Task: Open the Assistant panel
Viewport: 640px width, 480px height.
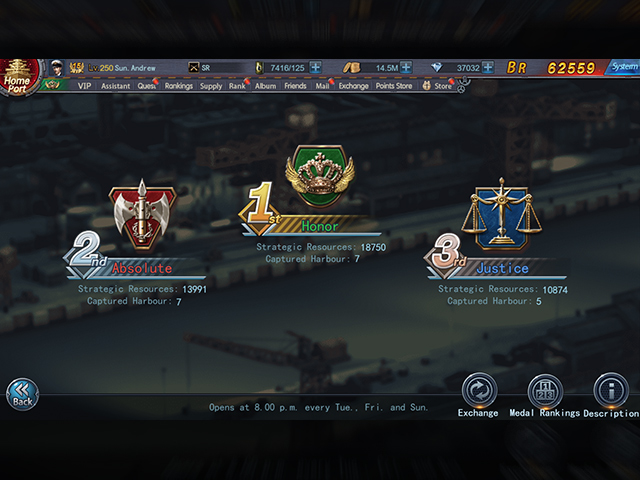Action: point(116,86)
